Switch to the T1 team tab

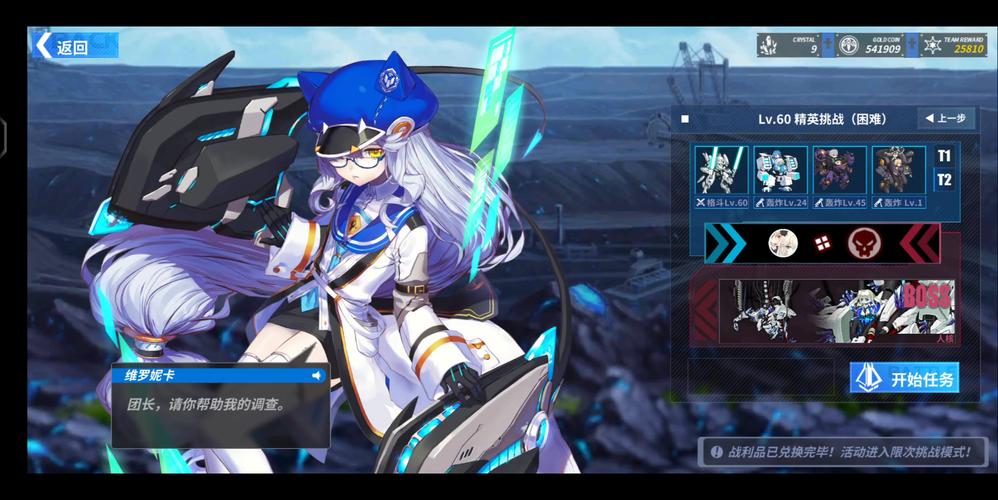[944, 156]
